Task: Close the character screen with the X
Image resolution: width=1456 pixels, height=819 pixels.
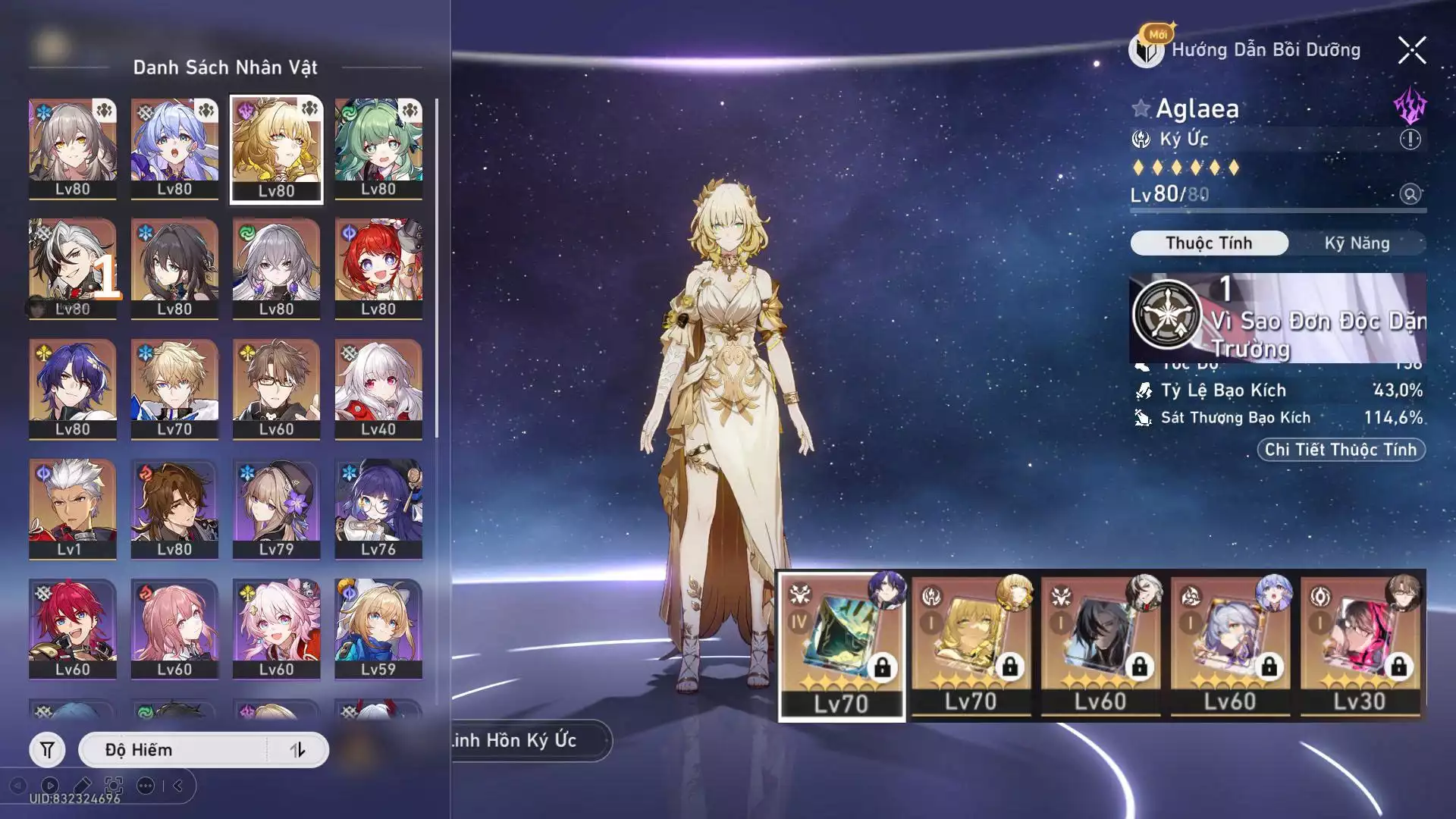Action: pos(1412,51)
